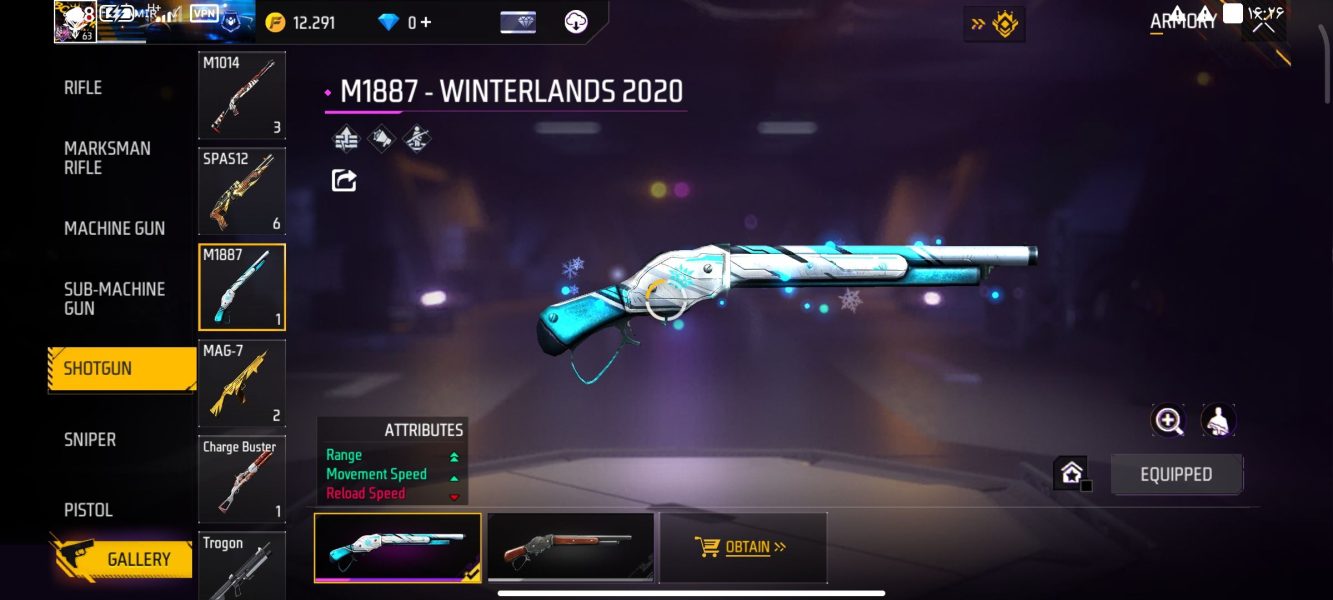1333x600 pixels.
Task: Open the Obtain skins link
Action: pyautogui.click(x=741, y=547)
